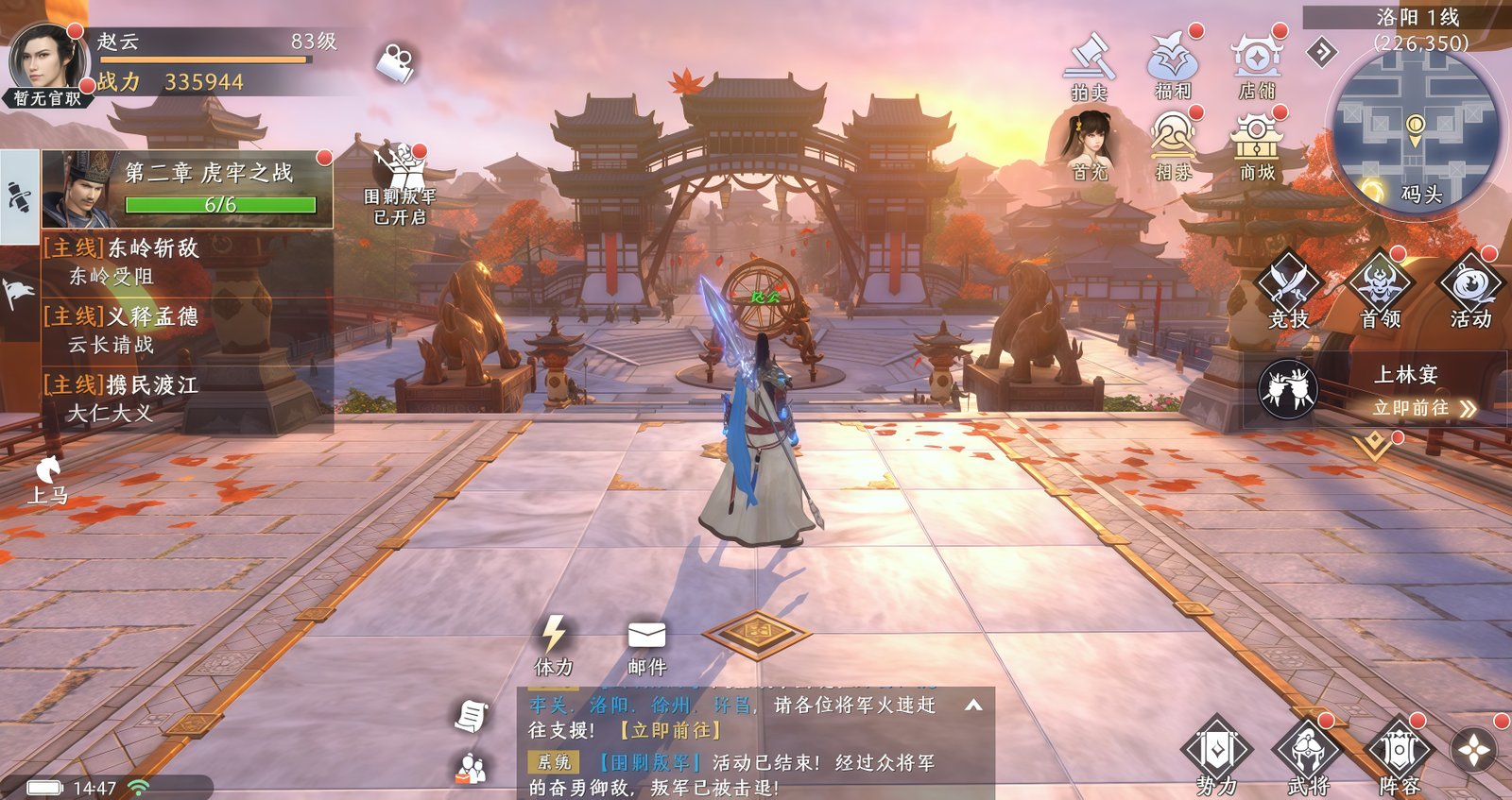This screenshot has width=1512, height=800.
Task: Open the 首领 boss menu
Action: coord(1380,288)
